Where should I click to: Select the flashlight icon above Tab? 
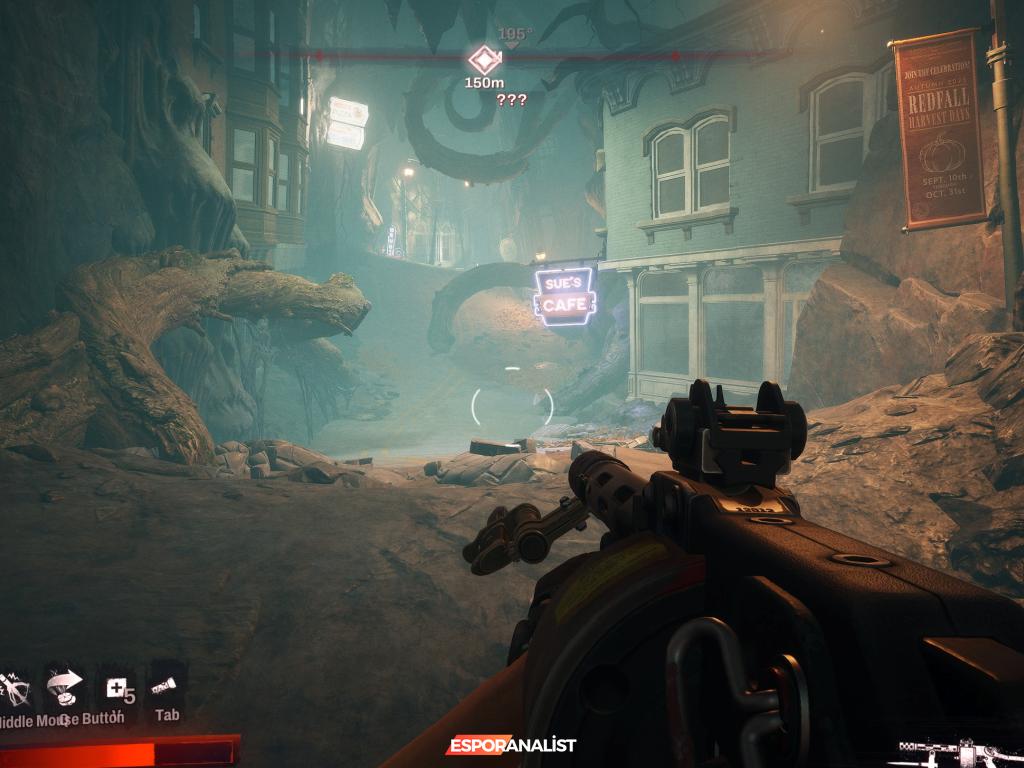point(165,686)
